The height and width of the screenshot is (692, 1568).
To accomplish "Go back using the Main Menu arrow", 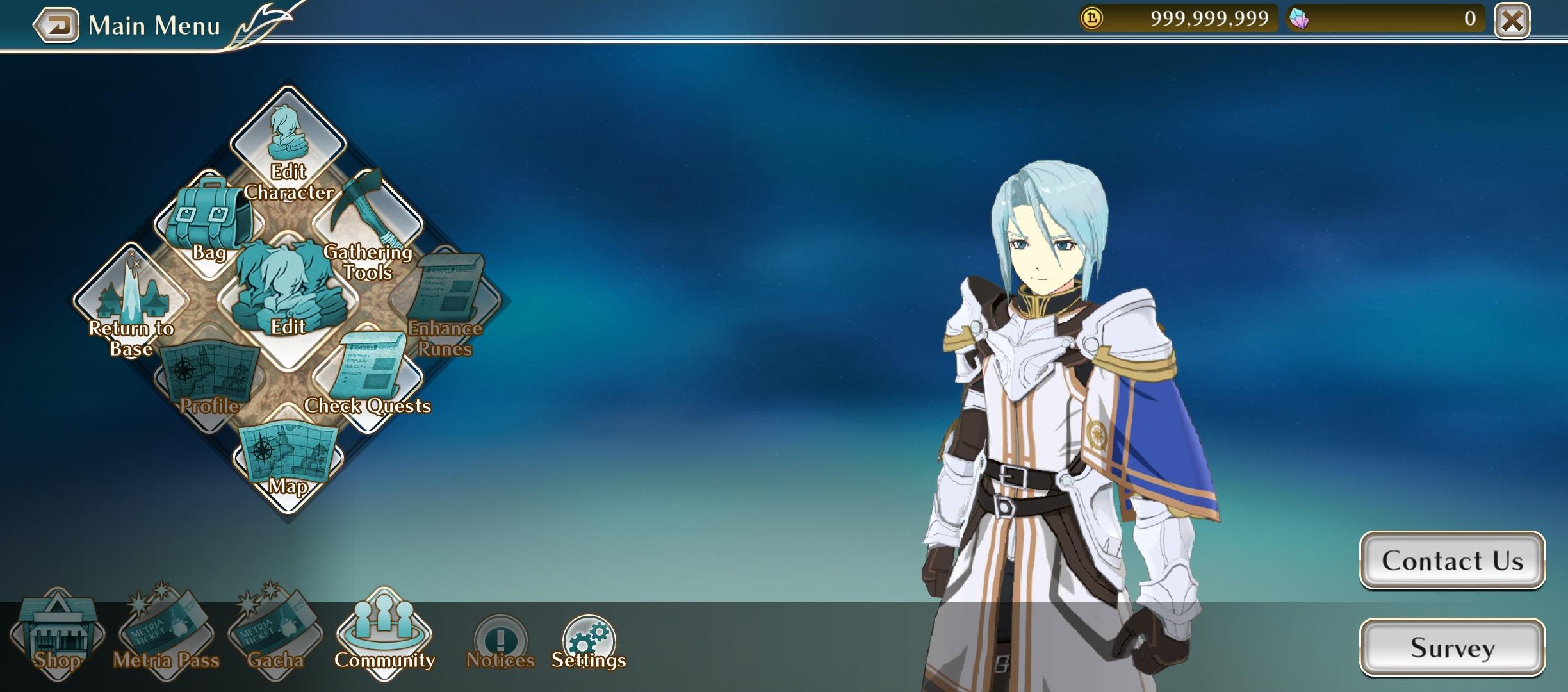I will pyautogui.click(x=56, y=26).
